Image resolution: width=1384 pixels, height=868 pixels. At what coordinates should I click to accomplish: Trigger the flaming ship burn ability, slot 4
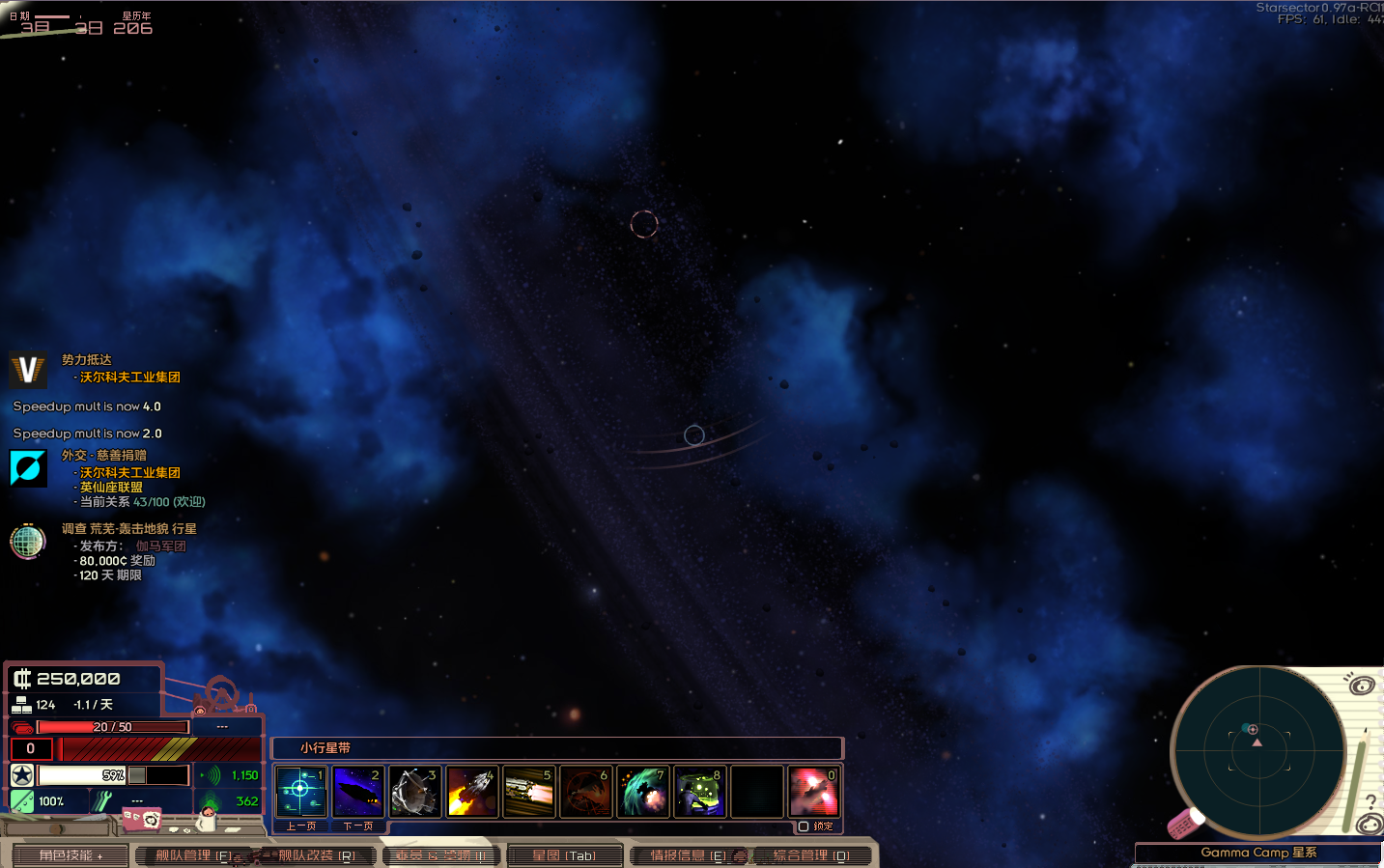point(471,792)
